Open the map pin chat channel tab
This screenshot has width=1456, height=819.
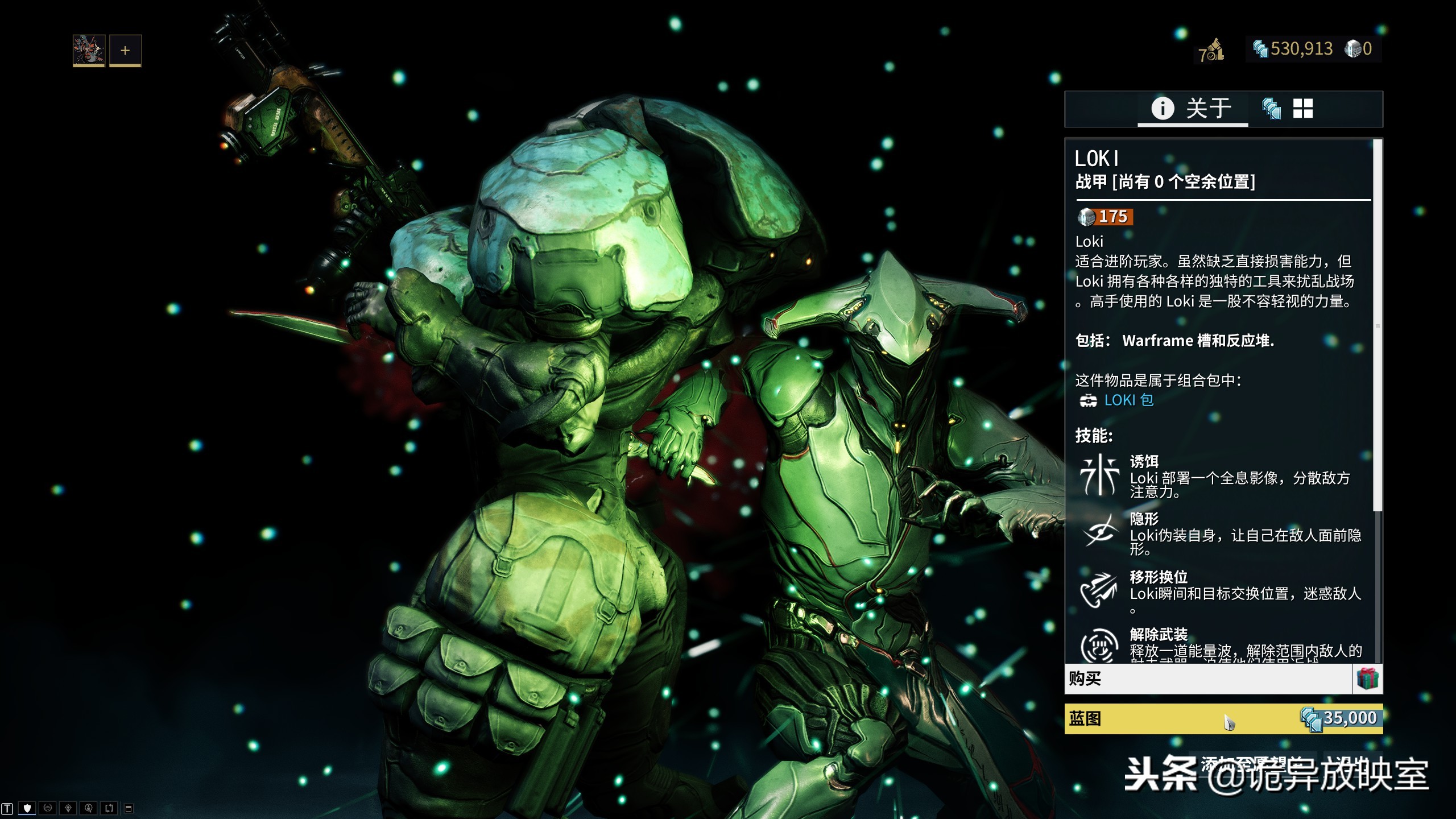(x=68, y=808)
